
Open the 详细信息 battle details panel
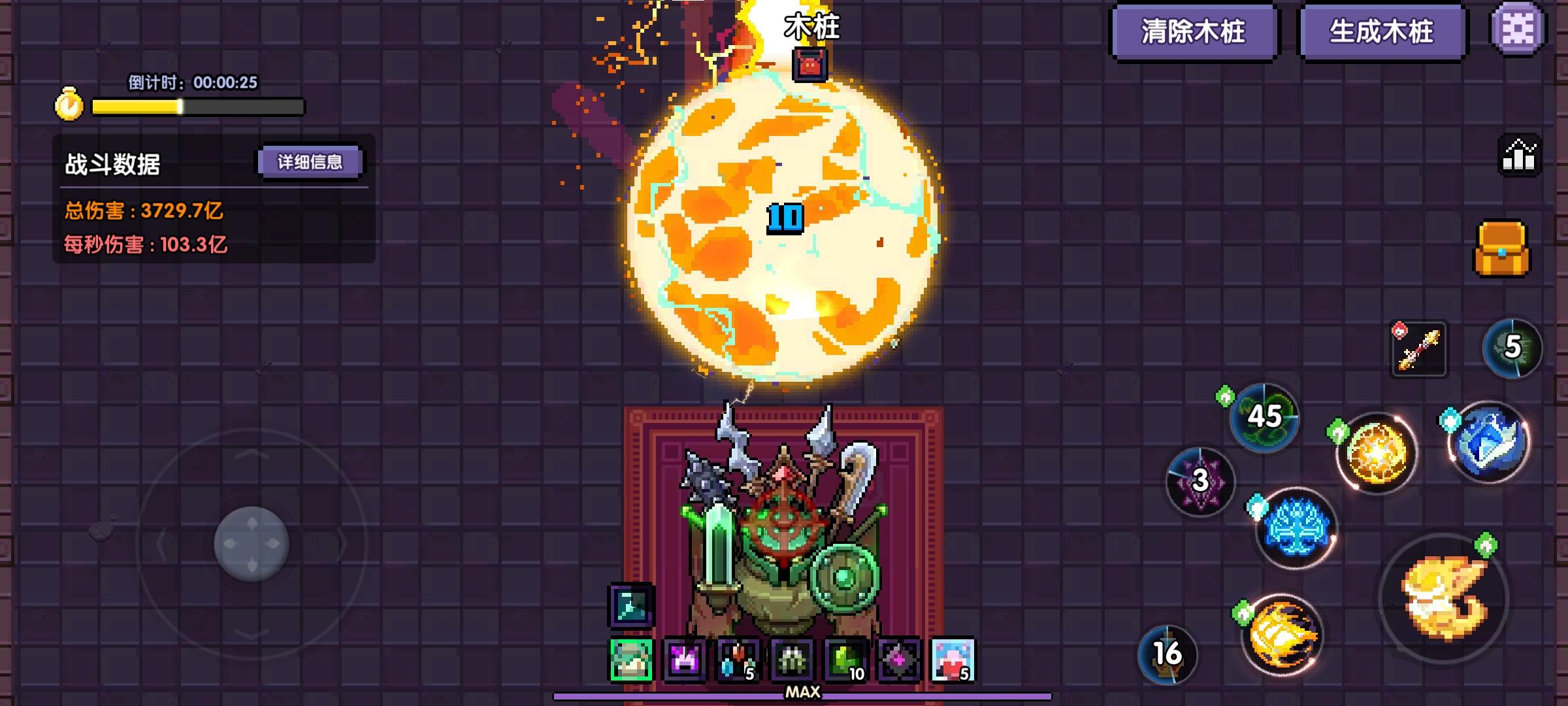pos(310,161)
